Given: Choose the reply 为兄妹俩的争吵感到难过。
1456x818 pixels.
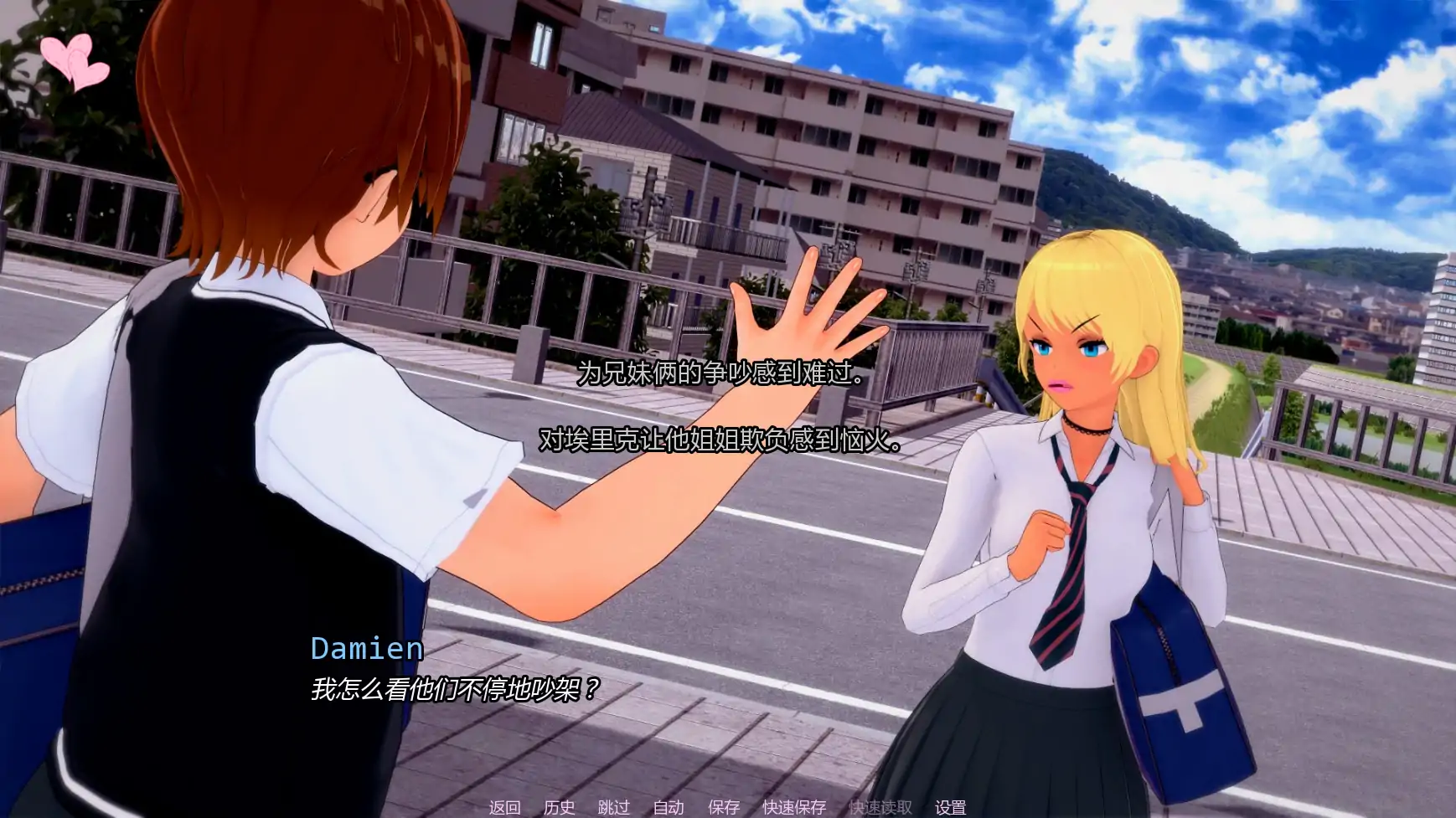Looking at the screenshot, I should pyautogui.click(x=722, y=373).
